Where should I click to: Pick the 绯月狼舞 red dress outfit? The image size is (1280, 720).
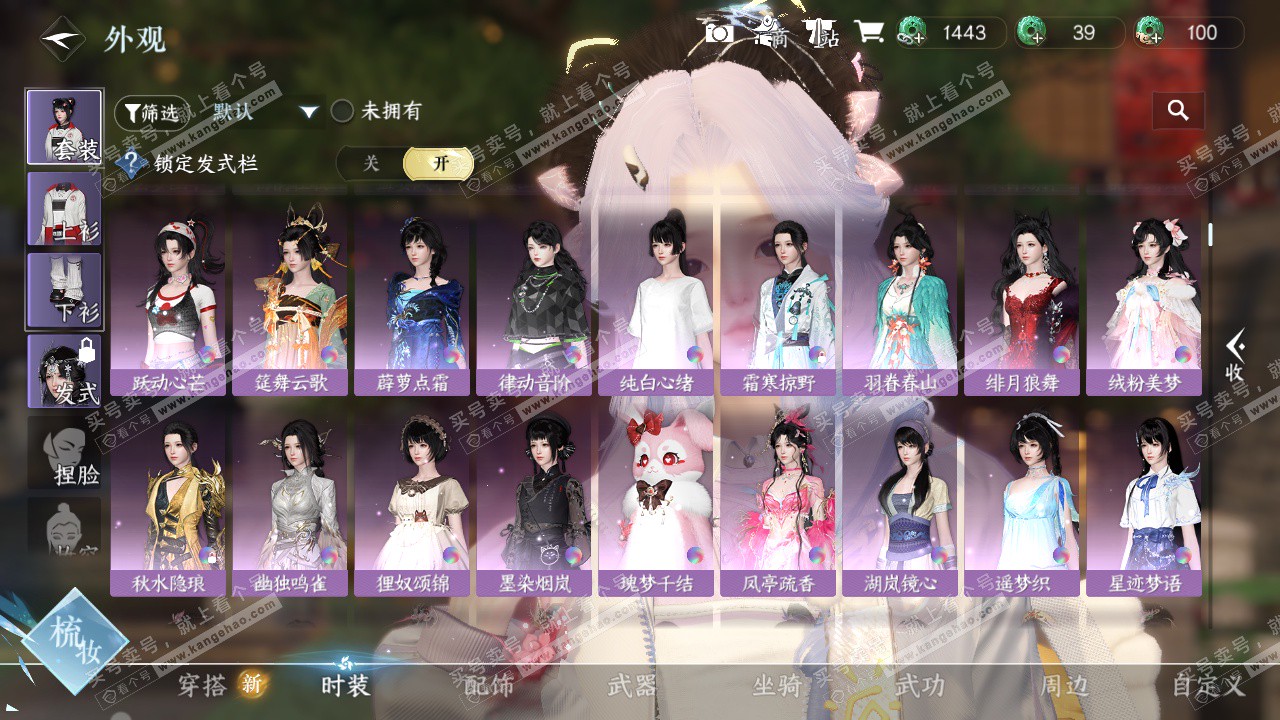click(1022, 300)
